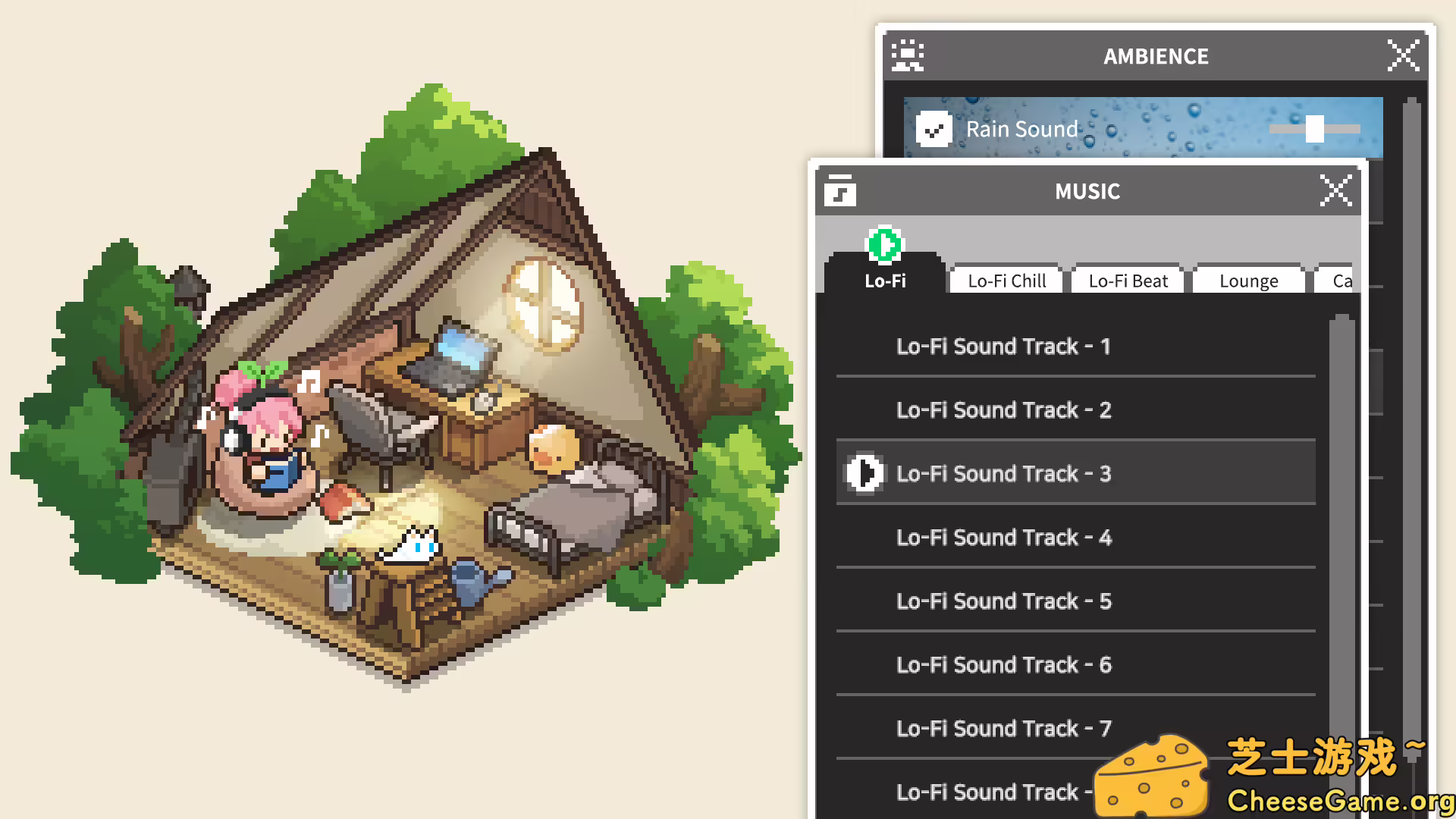Click the campfire icon on the Ambience panel header
The width and height of the screenshot is (1456, 819).
(907, 55)
